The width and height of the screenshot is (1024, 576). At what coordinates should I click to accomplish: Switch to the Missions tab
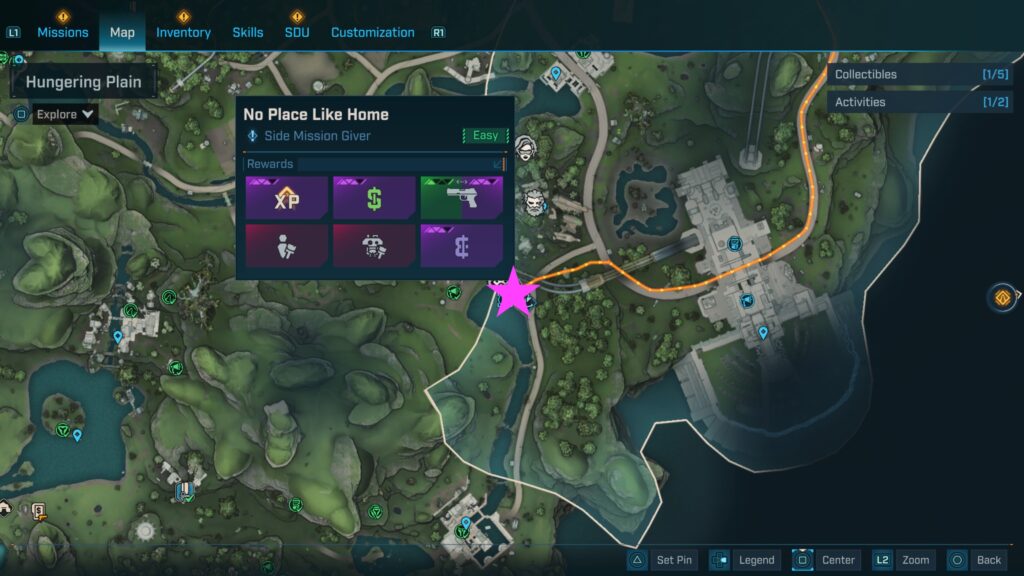pyautogui.click(x=63, y=32)
